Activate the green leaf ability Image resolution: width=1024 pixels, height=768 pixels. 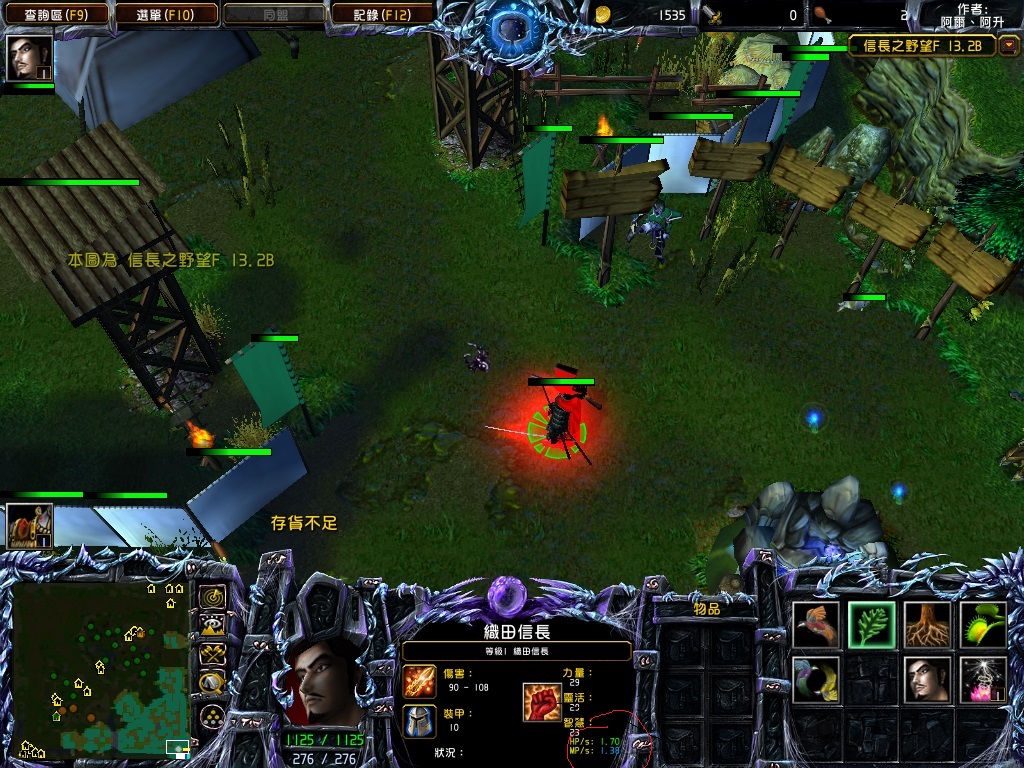pos(872,624)
